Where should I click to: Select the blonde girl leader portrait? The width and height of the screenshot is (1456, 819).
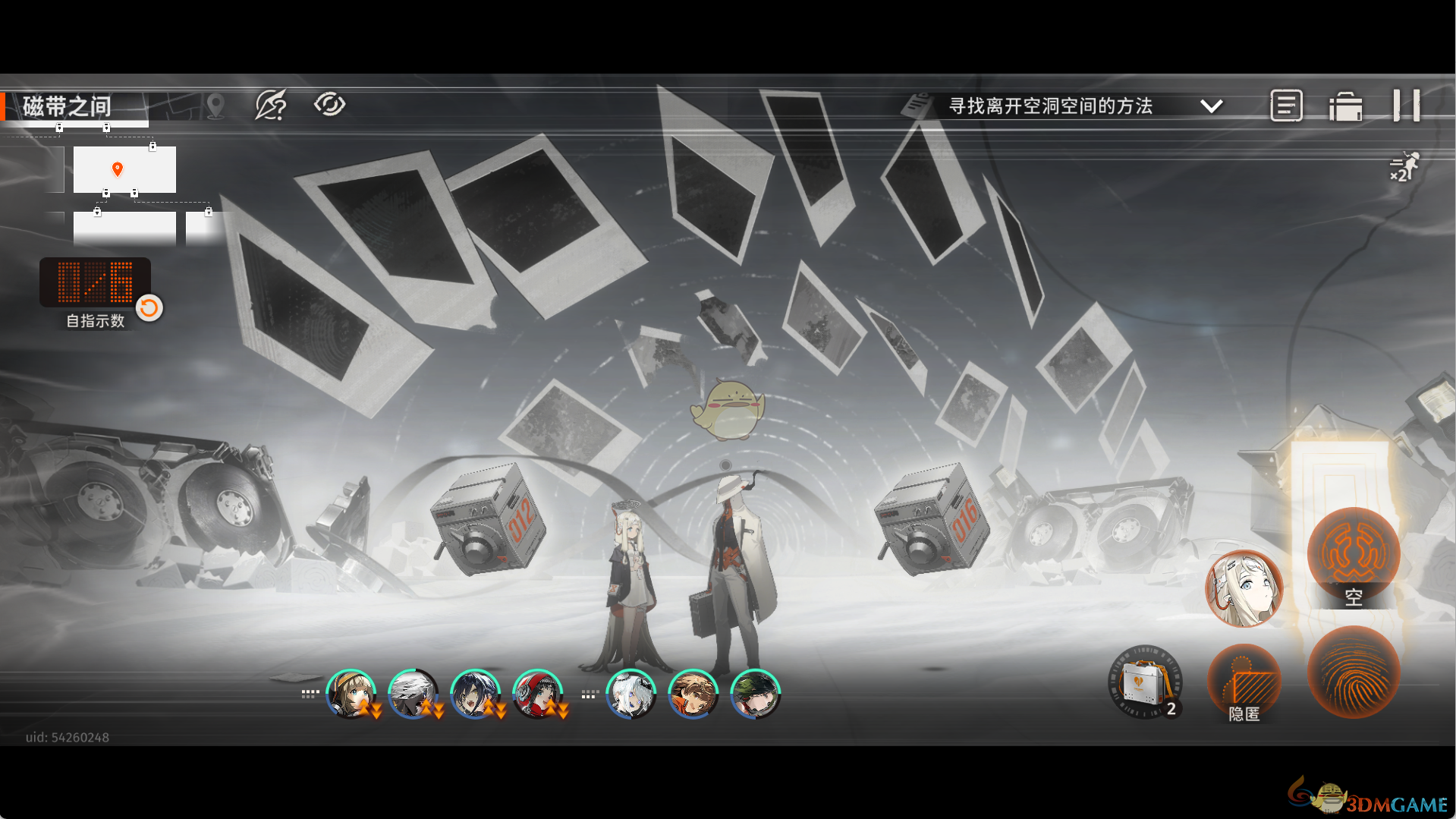pyautogui.click(x=1244, y=589)
